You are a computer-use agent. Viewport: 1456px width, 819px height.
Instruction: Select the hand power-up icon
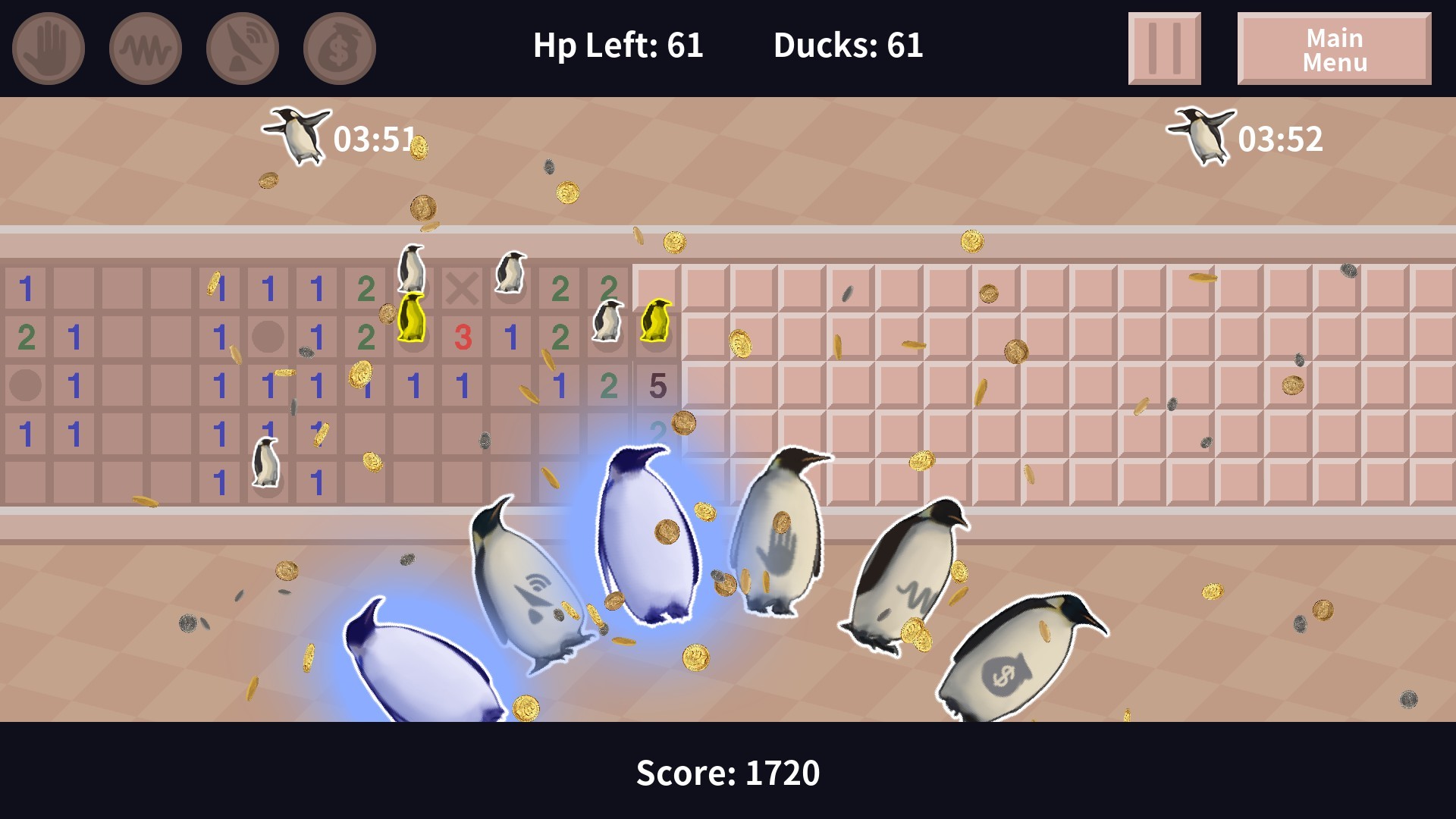47,47
